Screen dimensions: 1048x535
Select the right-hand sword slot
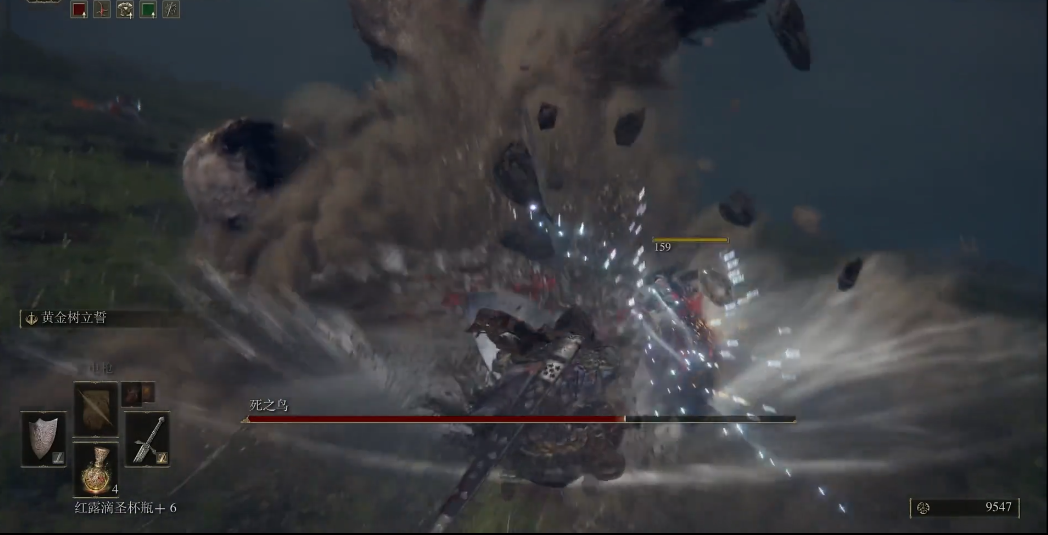[147, 439]
